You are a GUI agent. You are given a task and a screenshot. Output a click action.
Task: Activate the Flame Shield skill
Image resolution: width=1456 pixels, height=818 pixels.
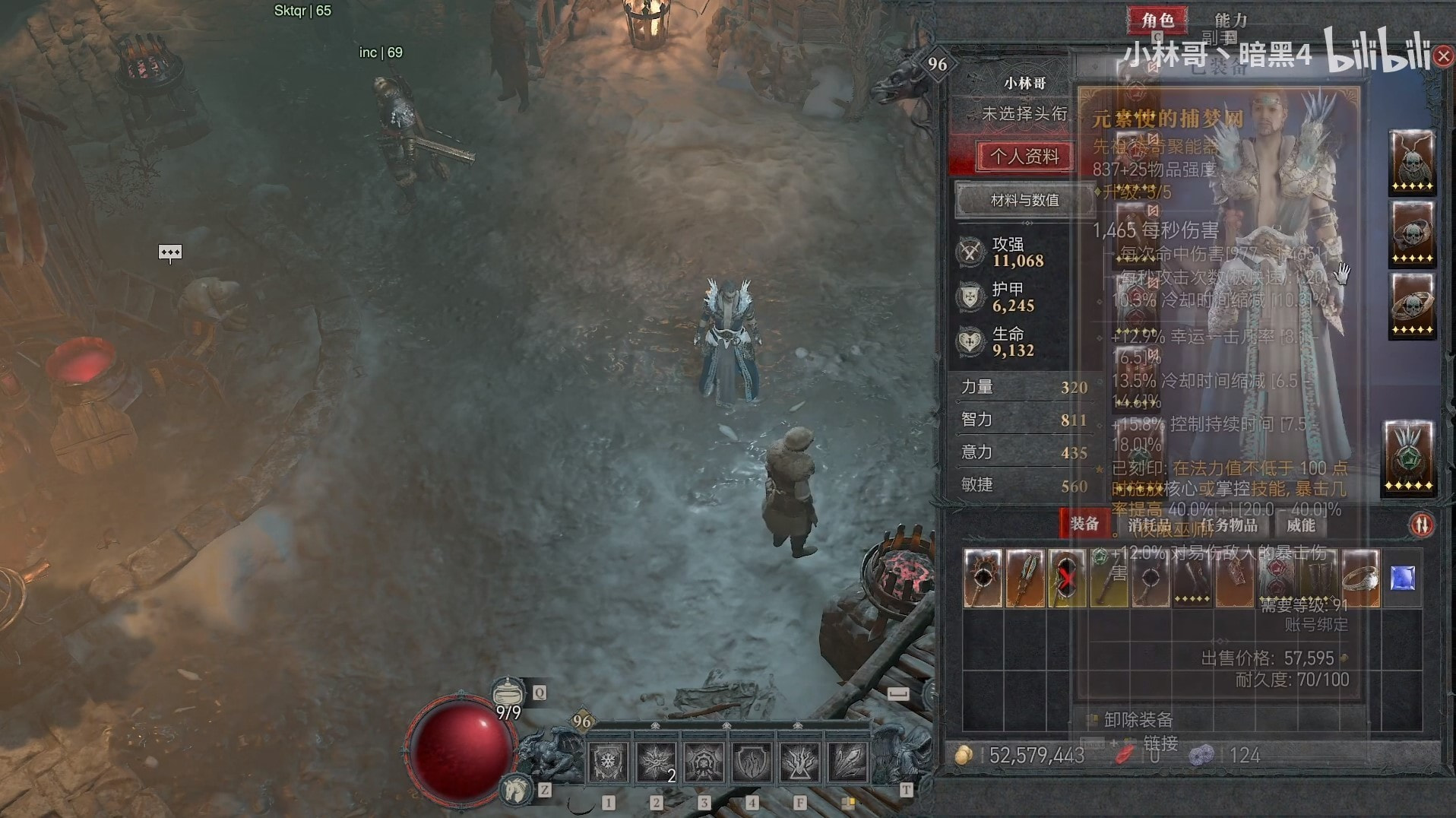(x=752, y=761)
